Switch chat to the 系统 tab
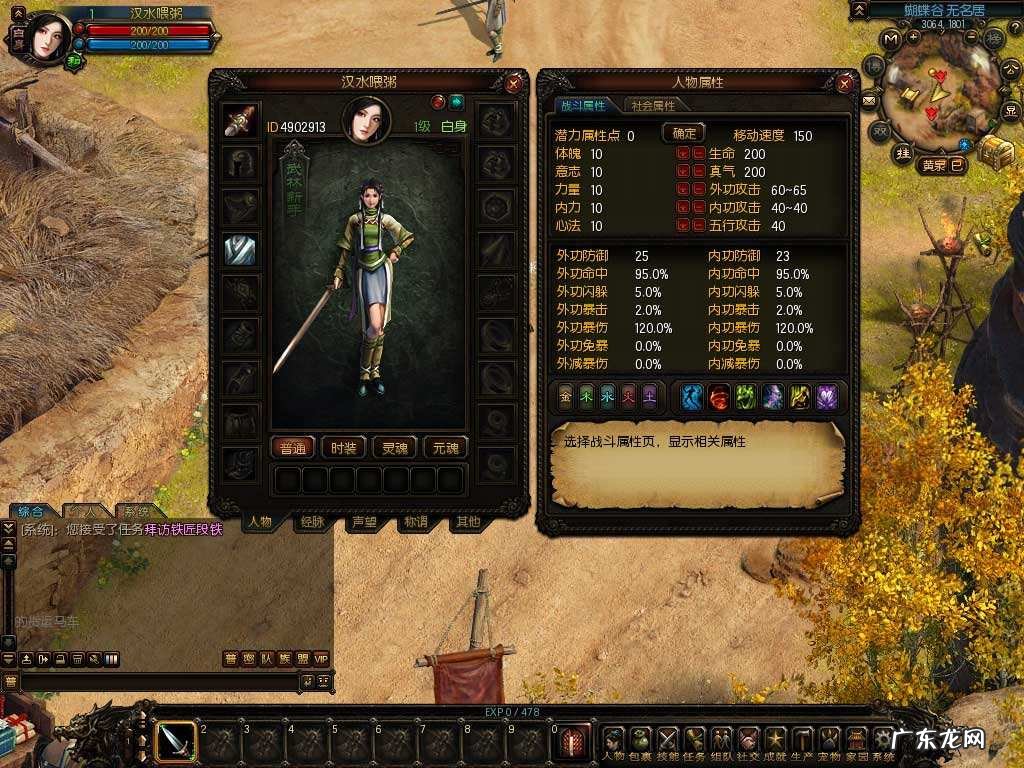1024x768 pixels. pos(137,511)
